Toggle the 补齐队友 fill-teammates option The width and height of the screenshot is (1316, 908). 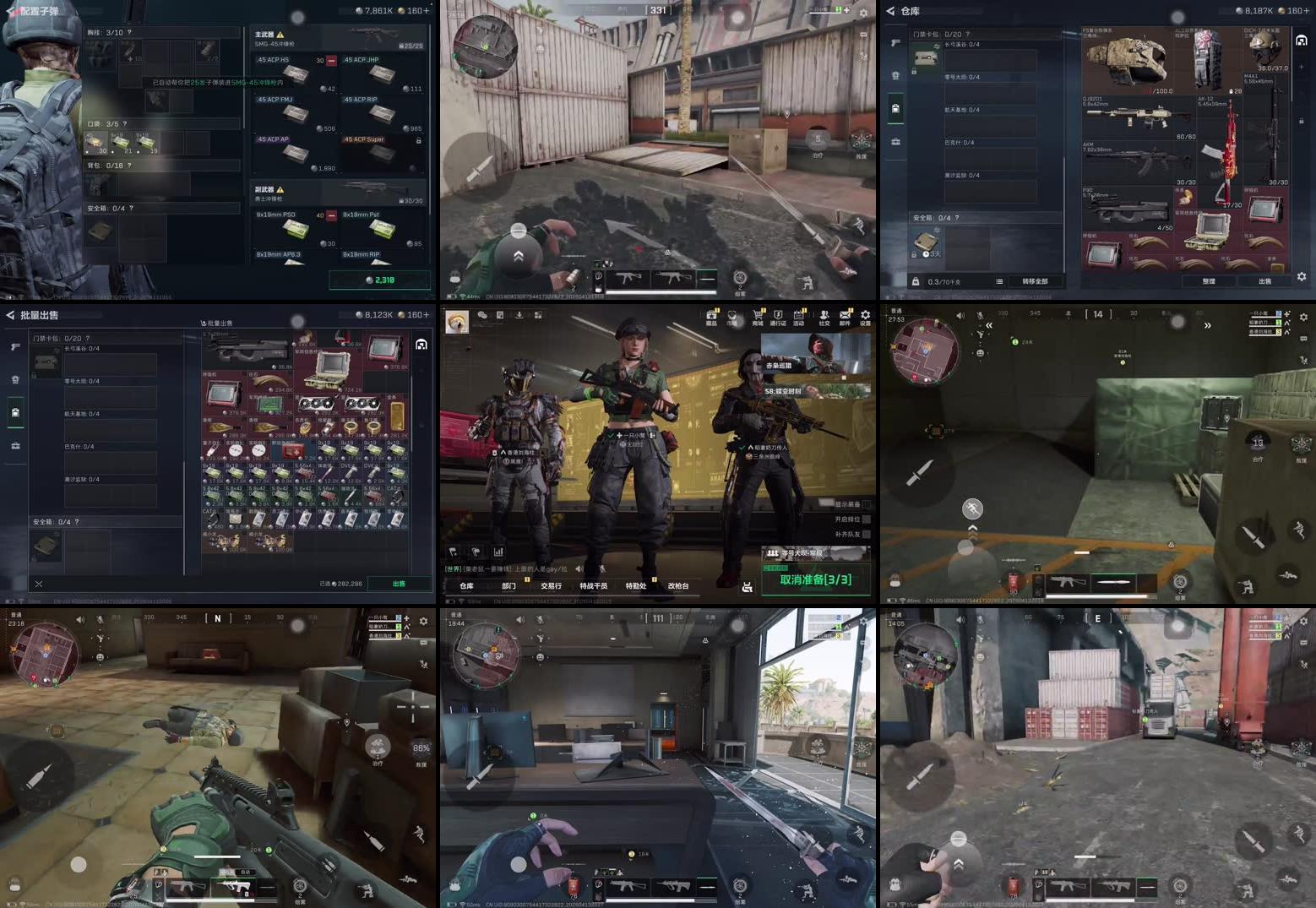pyautogui.click(x=867, y=535)
